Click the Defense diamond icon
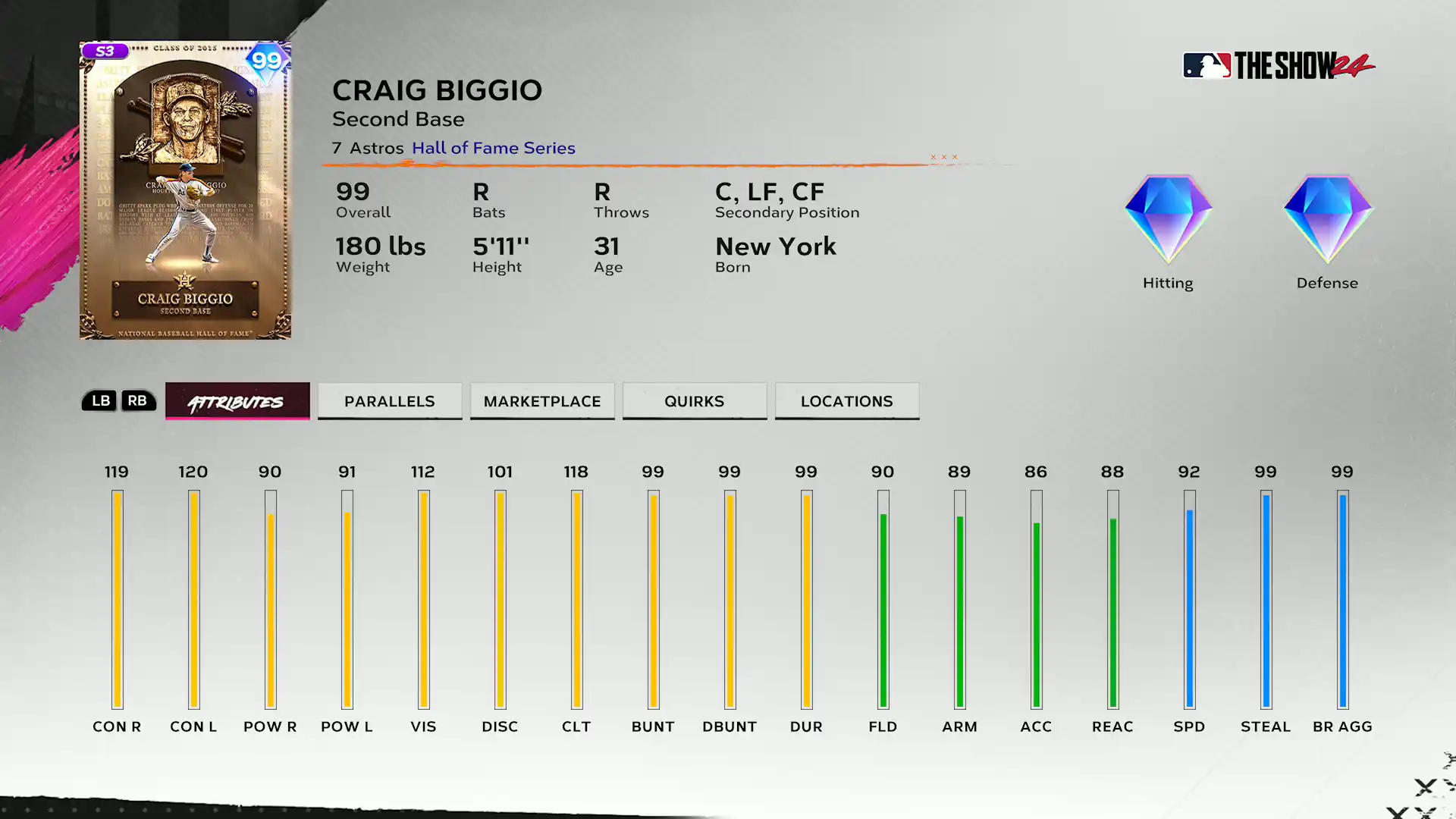This screenshot has width=1456, height=819. (x=1327, y=220)
